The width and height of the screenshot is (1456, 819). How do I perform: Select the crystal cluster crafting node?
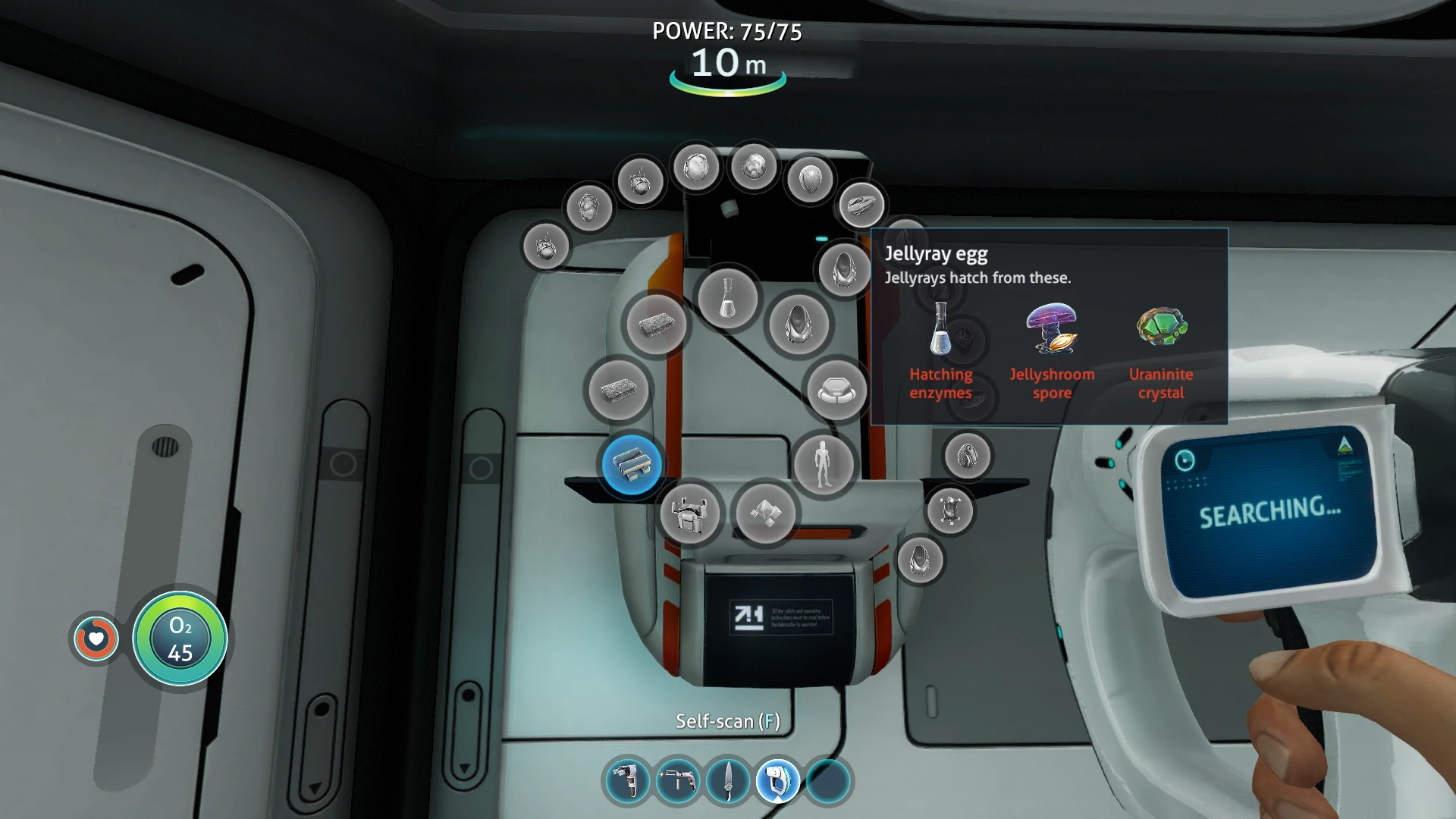766,513
